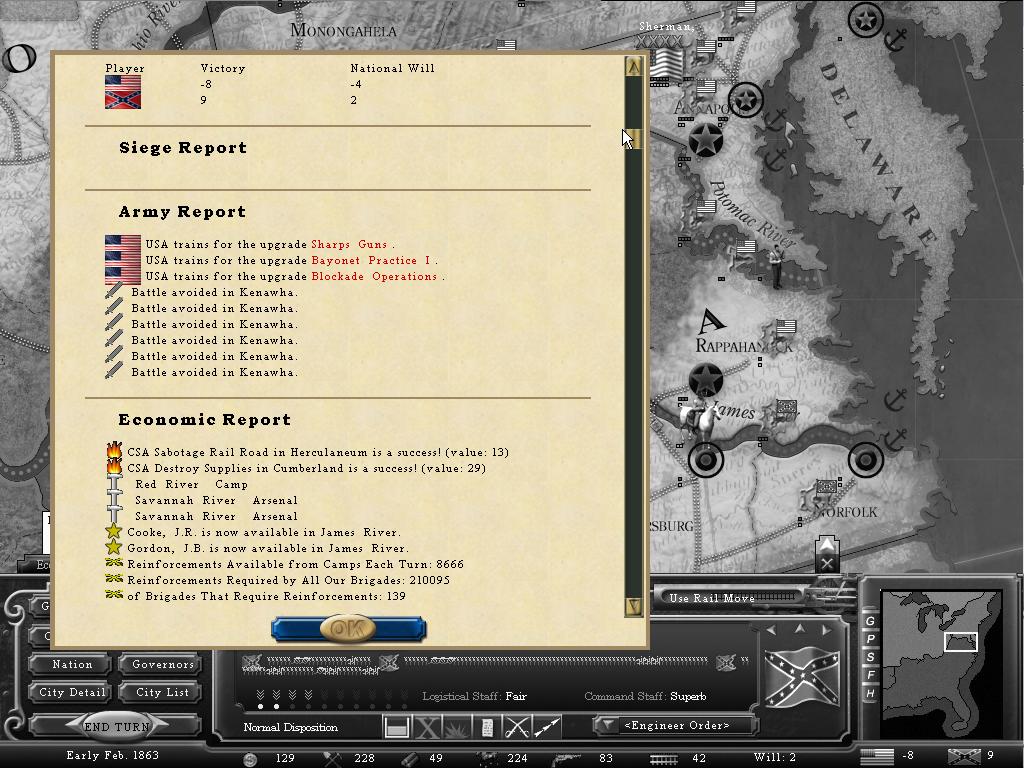
Task: Open the Nation screen
Action: (72, 664)
